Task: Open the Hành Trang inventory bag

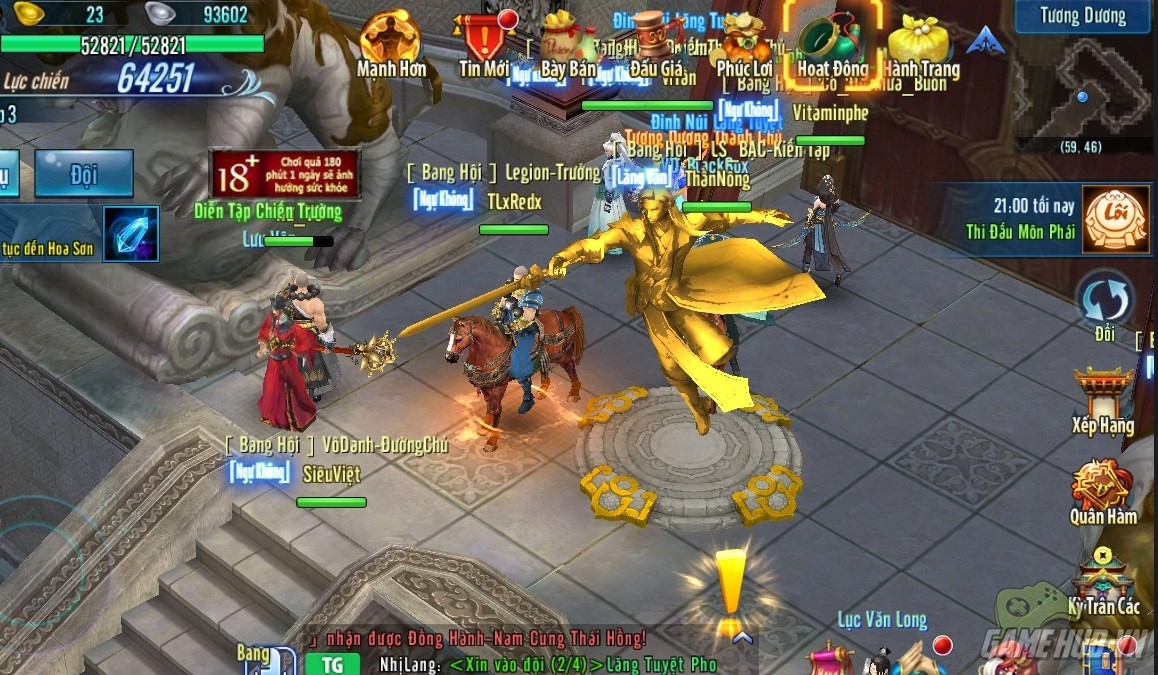Action: point(919,41)
